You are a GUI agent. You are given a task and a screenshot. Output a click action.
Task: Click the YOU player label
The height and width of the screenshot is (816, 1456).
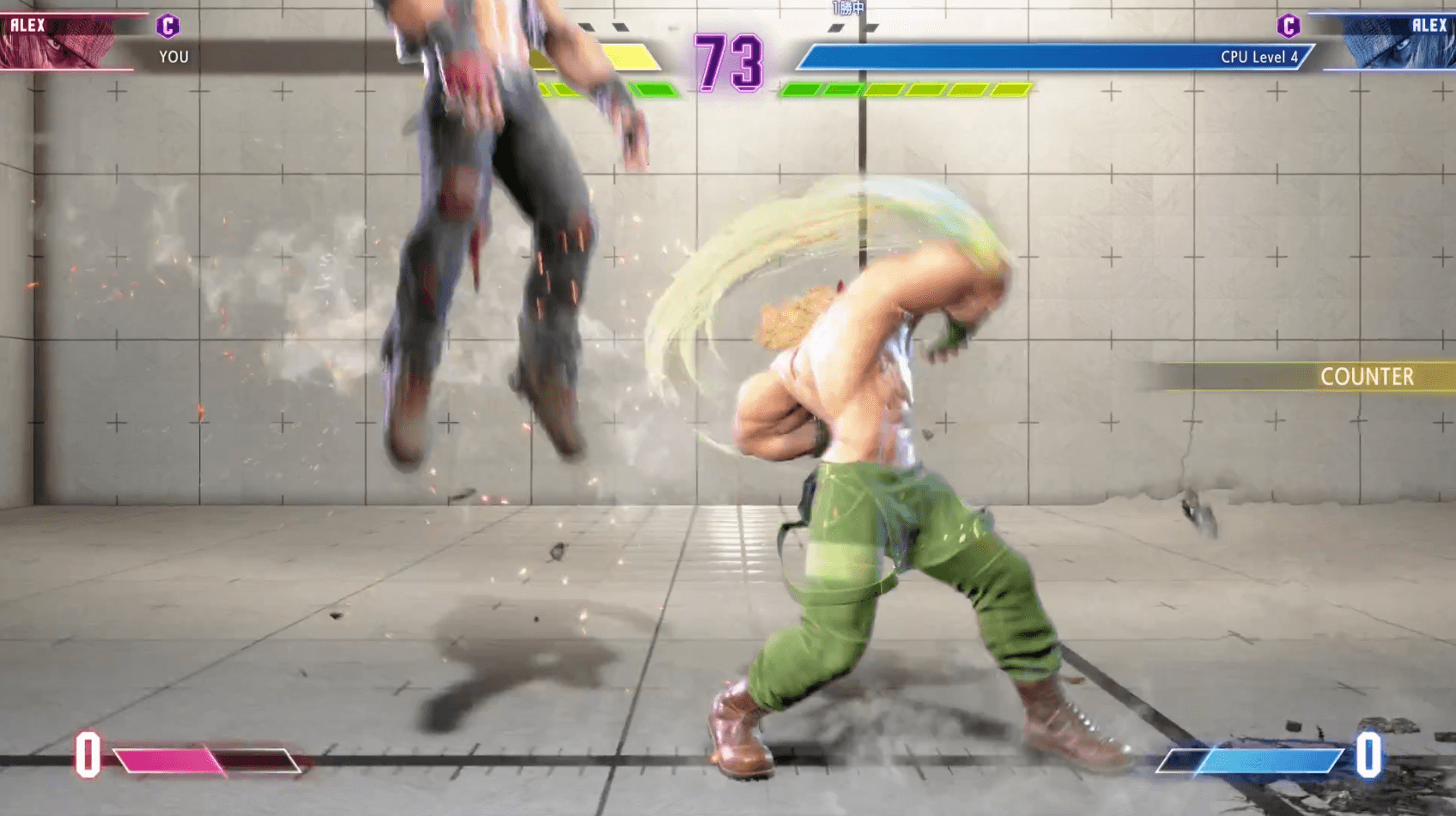[176, 57]
